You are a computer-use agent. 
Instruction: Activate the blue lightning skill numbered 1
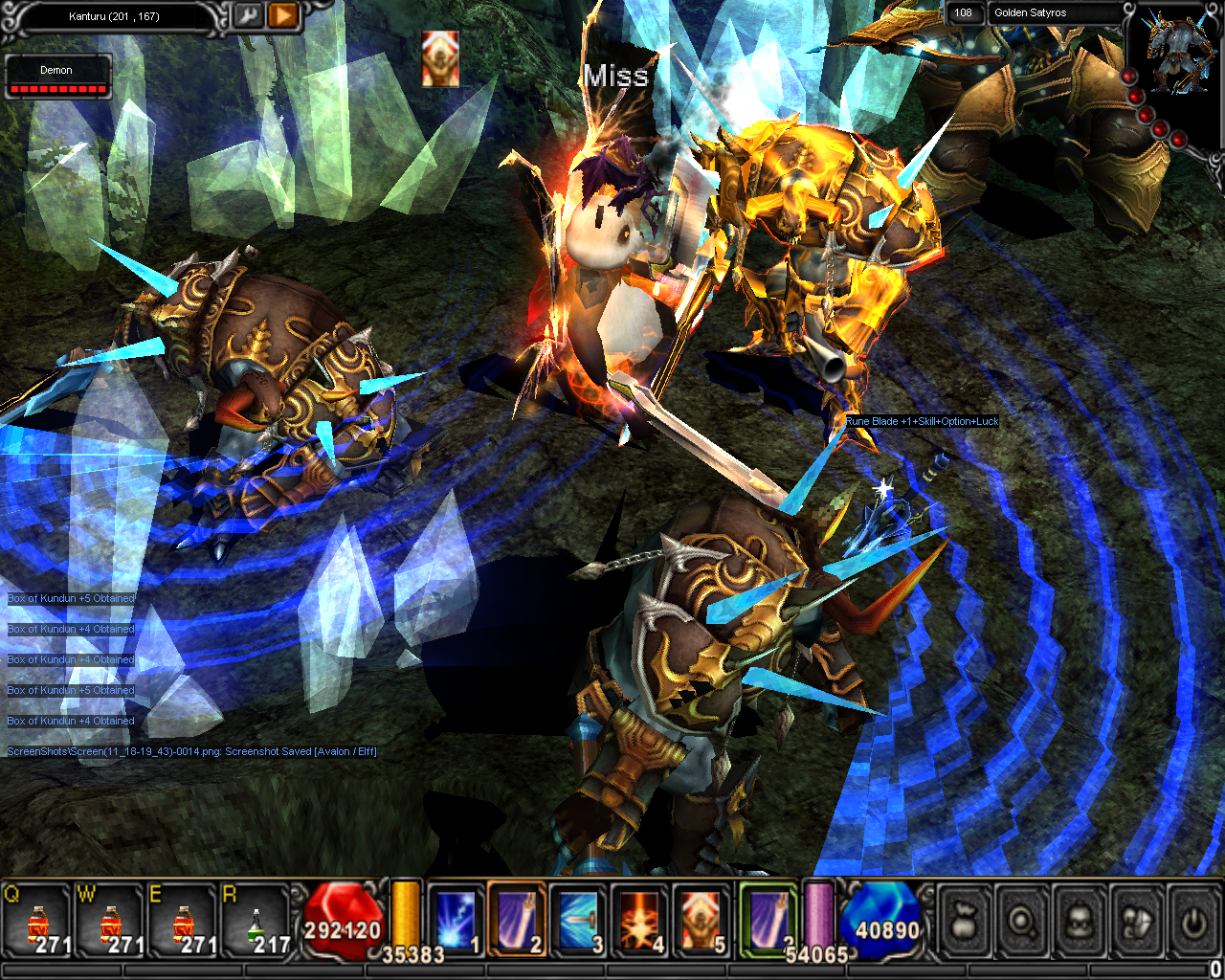[456, 920]
